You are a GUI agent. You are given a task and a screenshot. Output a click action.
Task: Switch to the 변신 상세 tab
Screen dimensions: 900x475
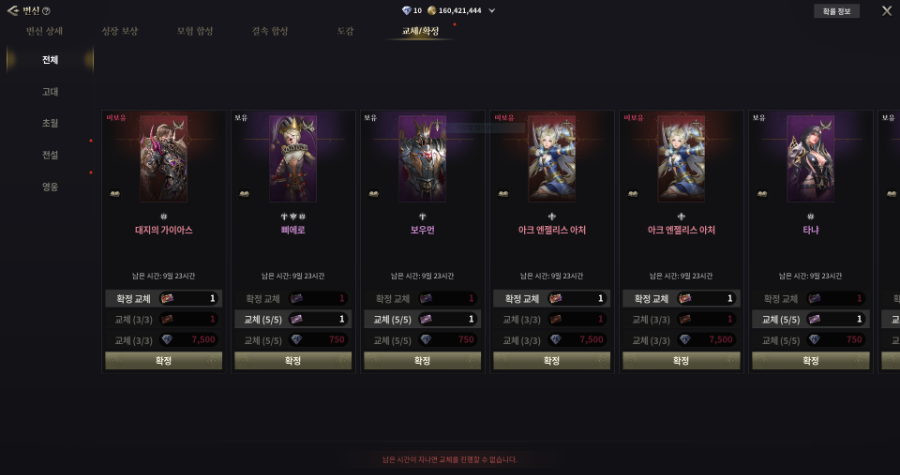[46, 31]
